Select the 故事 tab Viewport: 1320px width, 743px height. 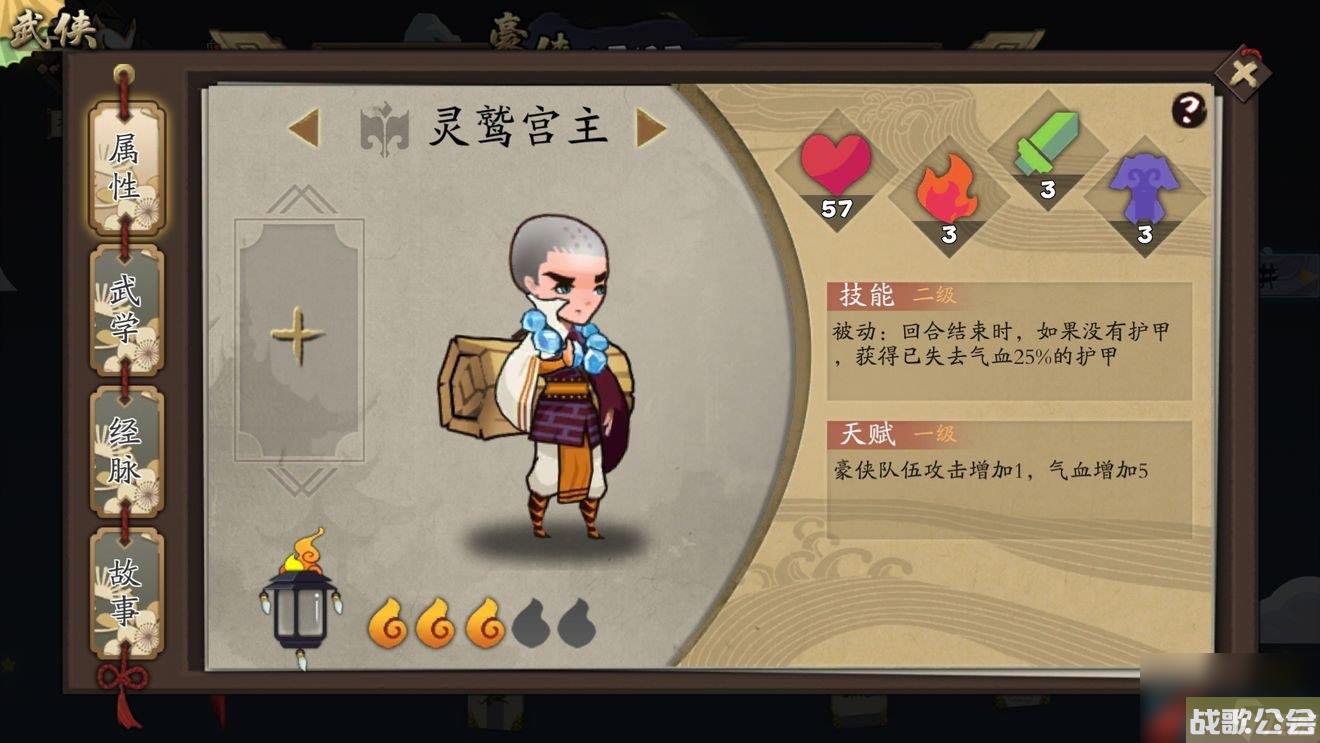tap(124, 590)
